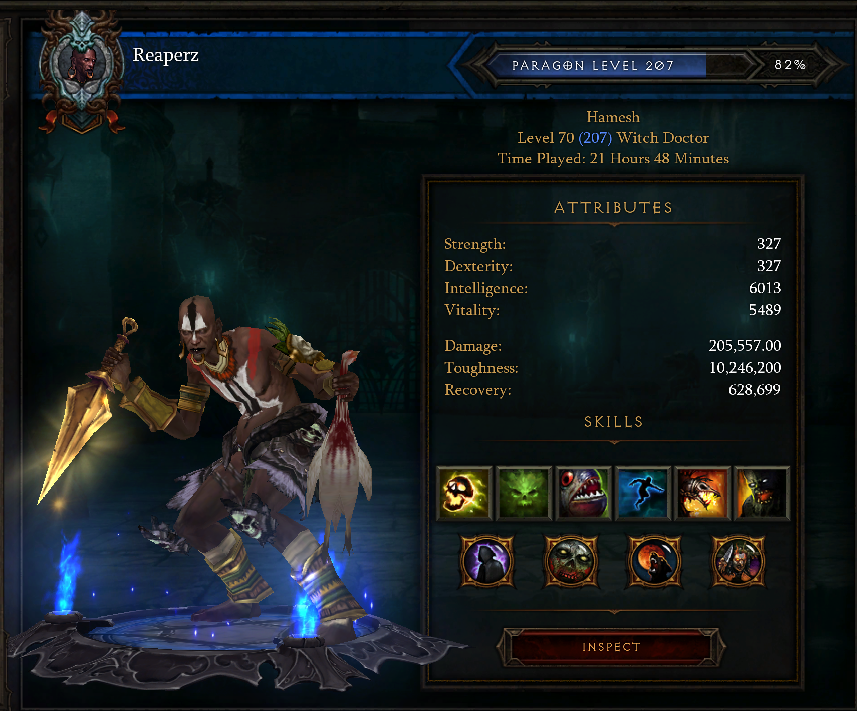The height and width of the screenshot is (711, 857).
Task: Select the flaming skull skill icon
Action: 465,493
